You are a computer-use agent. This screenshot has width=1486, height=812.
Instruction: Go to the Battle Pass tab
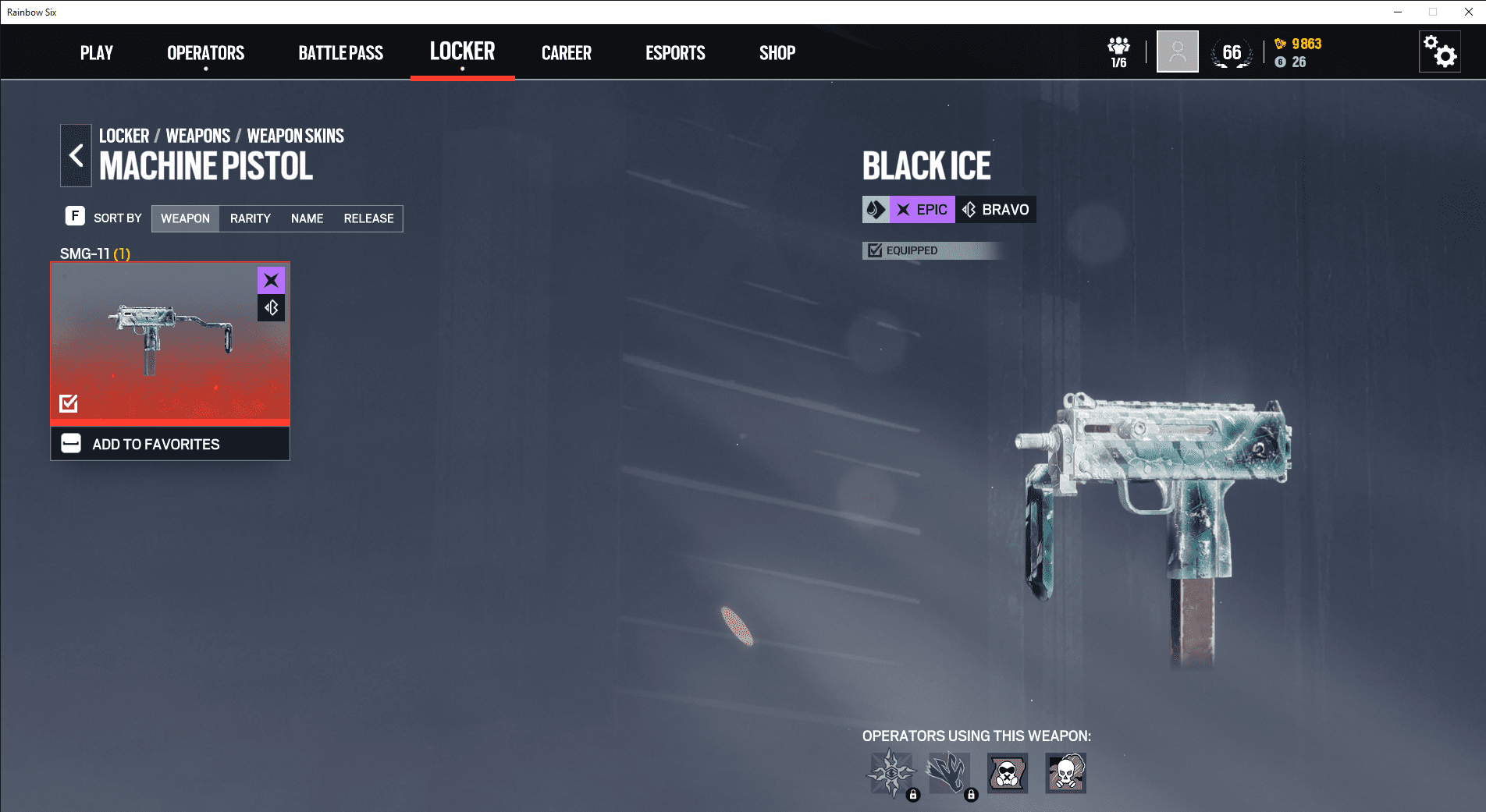point(340,53)
